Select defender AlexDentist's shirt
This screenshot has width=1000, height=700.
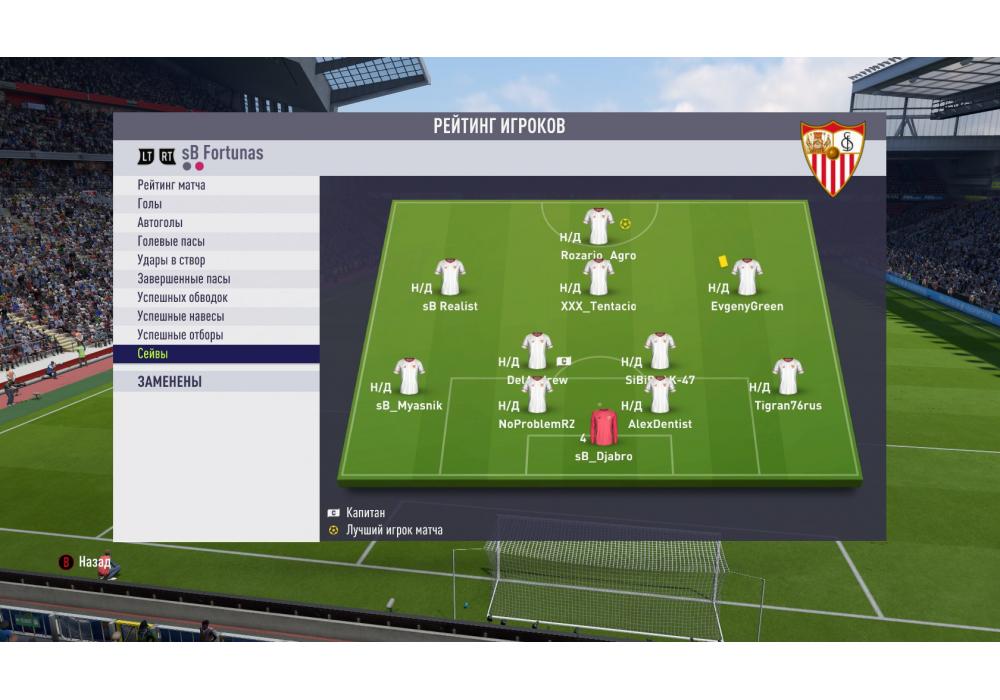click(x=659, y=395)
